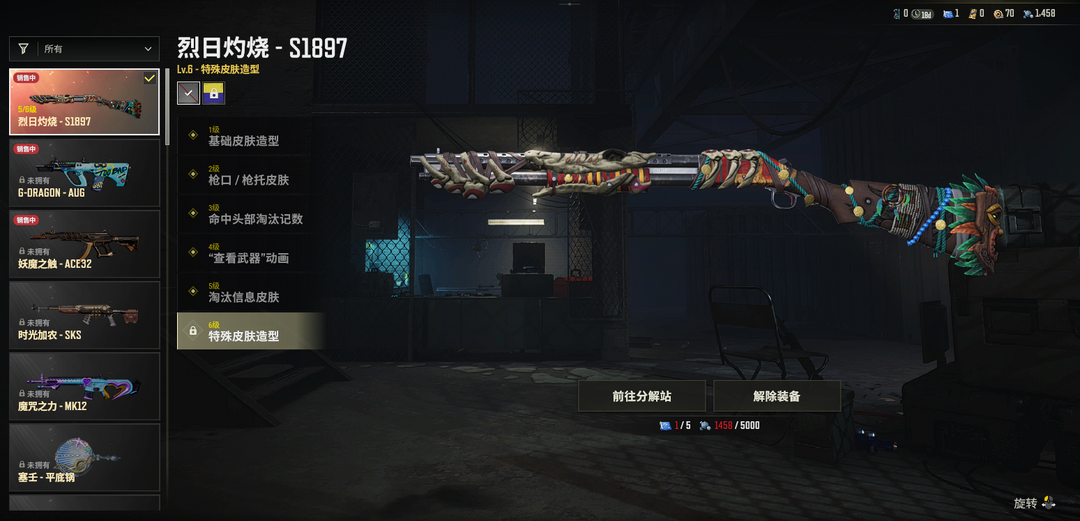Select locked level 6 特殊皮肤造型
This screenshot has width=1080, height=521.
point(250,331)
